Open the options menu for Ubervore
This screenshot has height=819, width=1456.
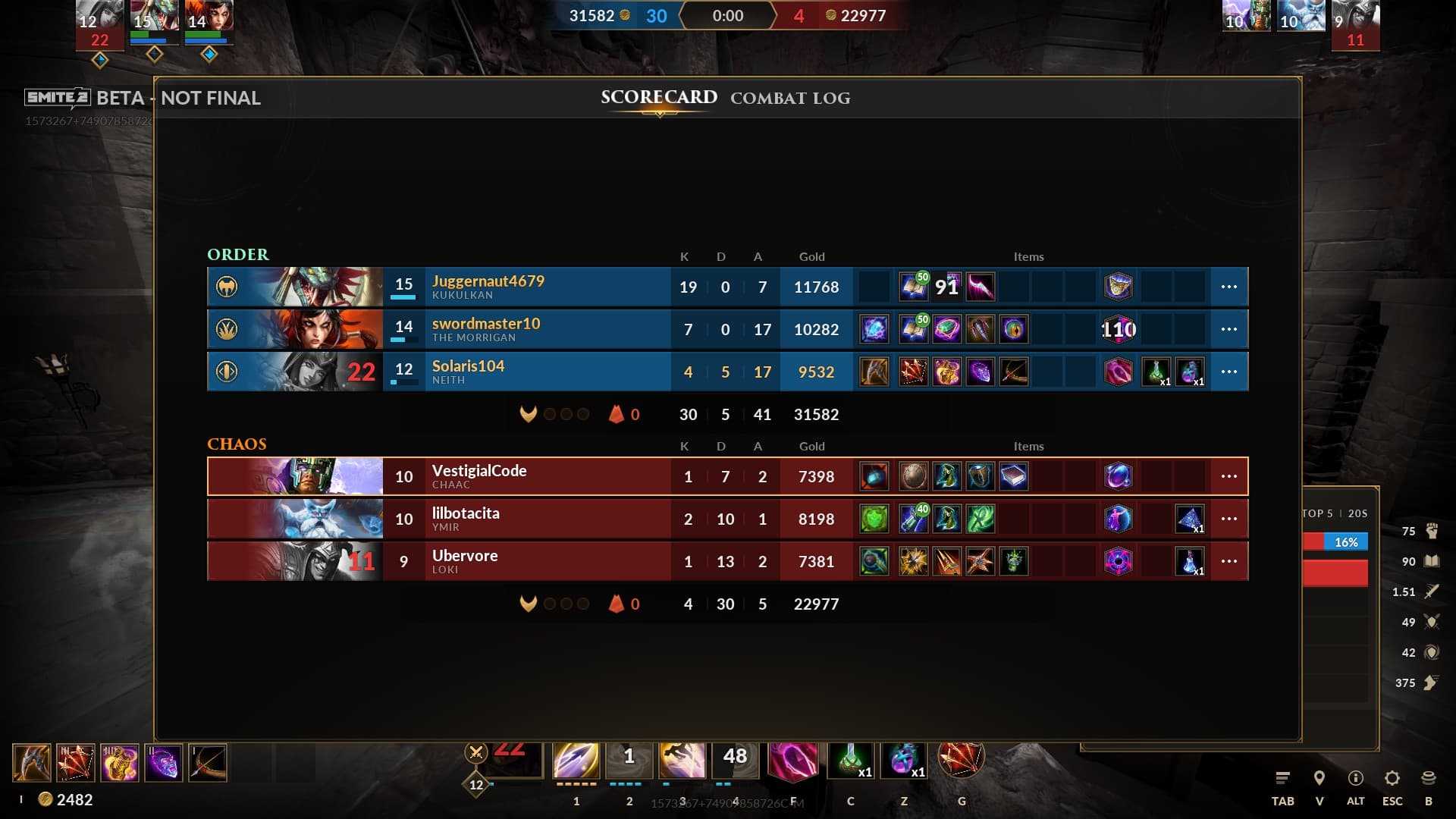[1228, 561]
